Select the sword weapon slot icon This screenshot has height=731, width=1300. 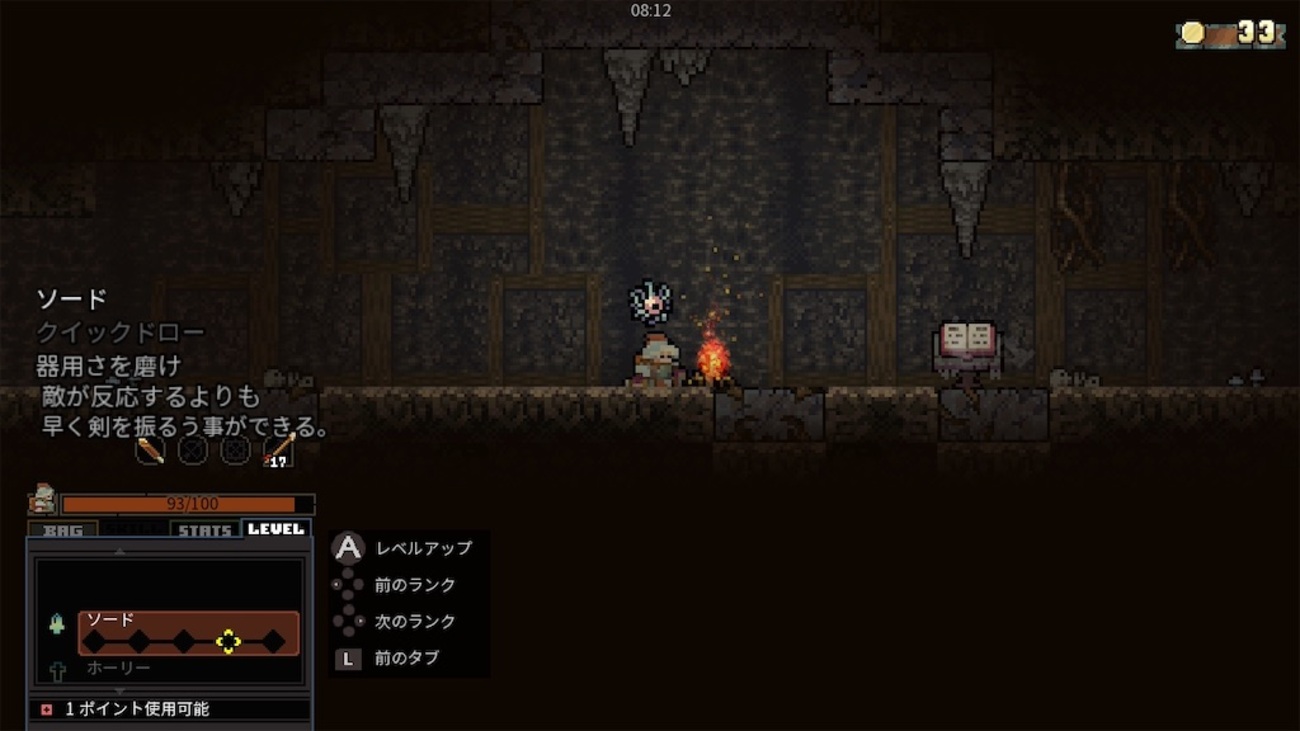(x=150, y=450)
